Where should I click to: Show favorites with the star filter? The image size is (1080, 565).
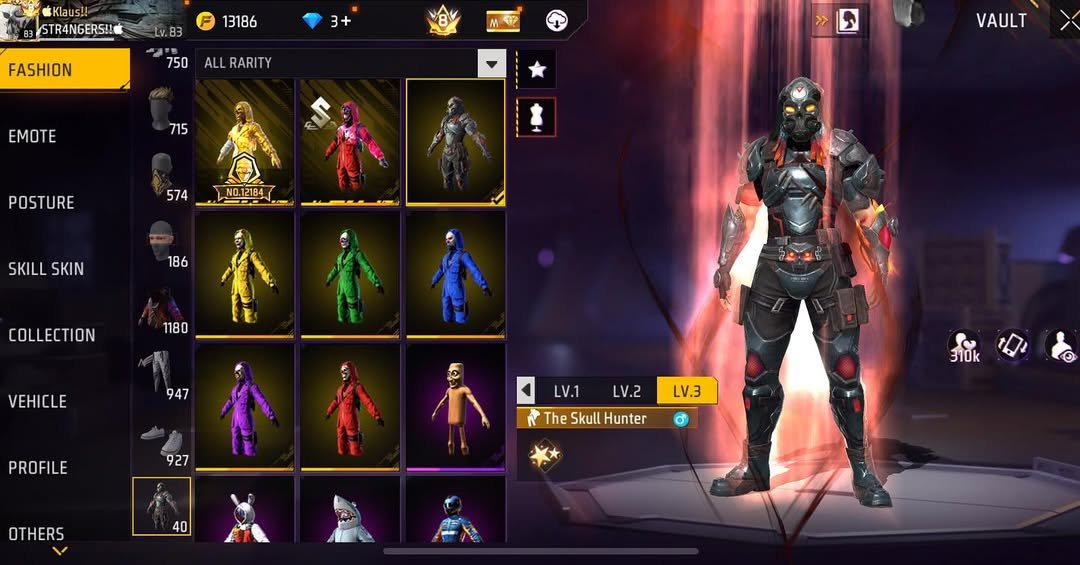(x=537, y=69)
